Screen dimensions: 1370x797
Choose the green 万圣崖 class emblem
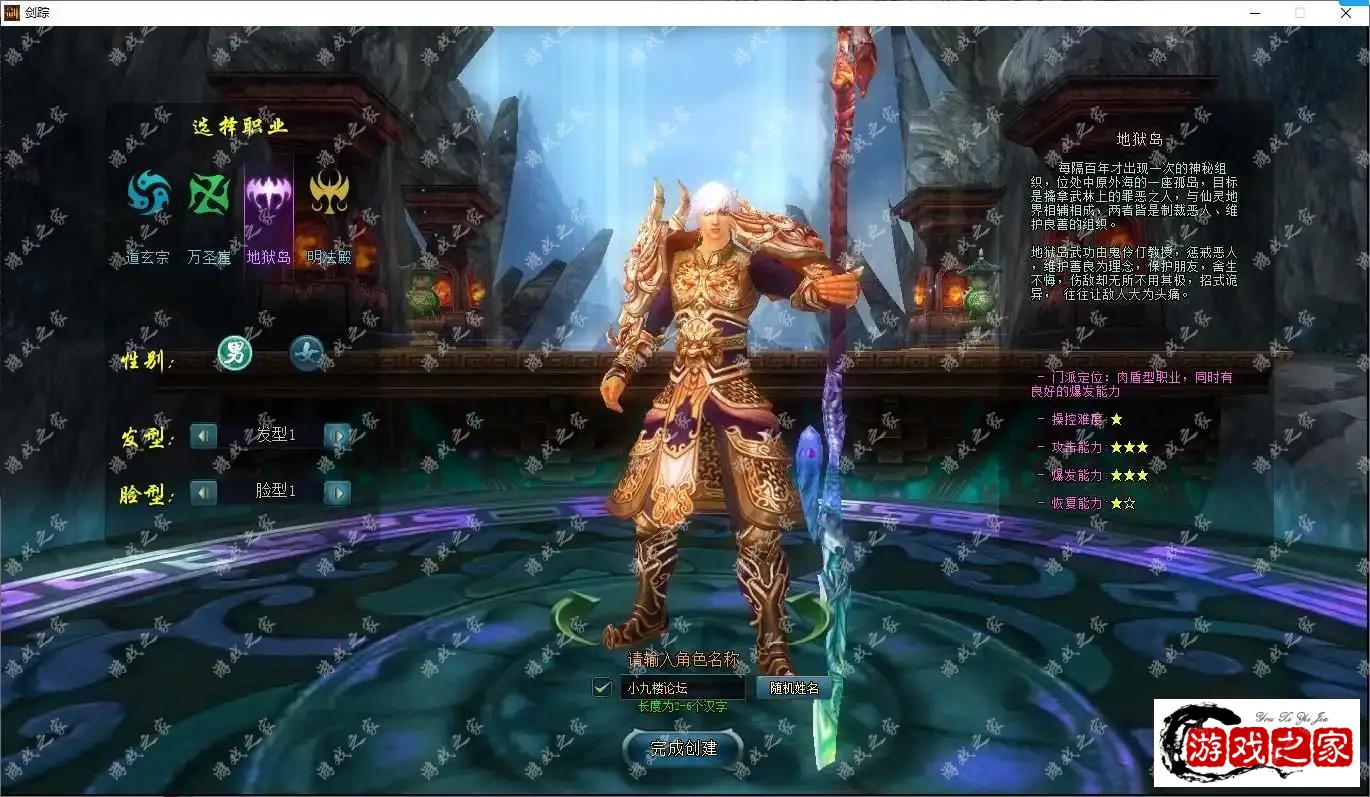pyautogui.click(x=209, y=193)
